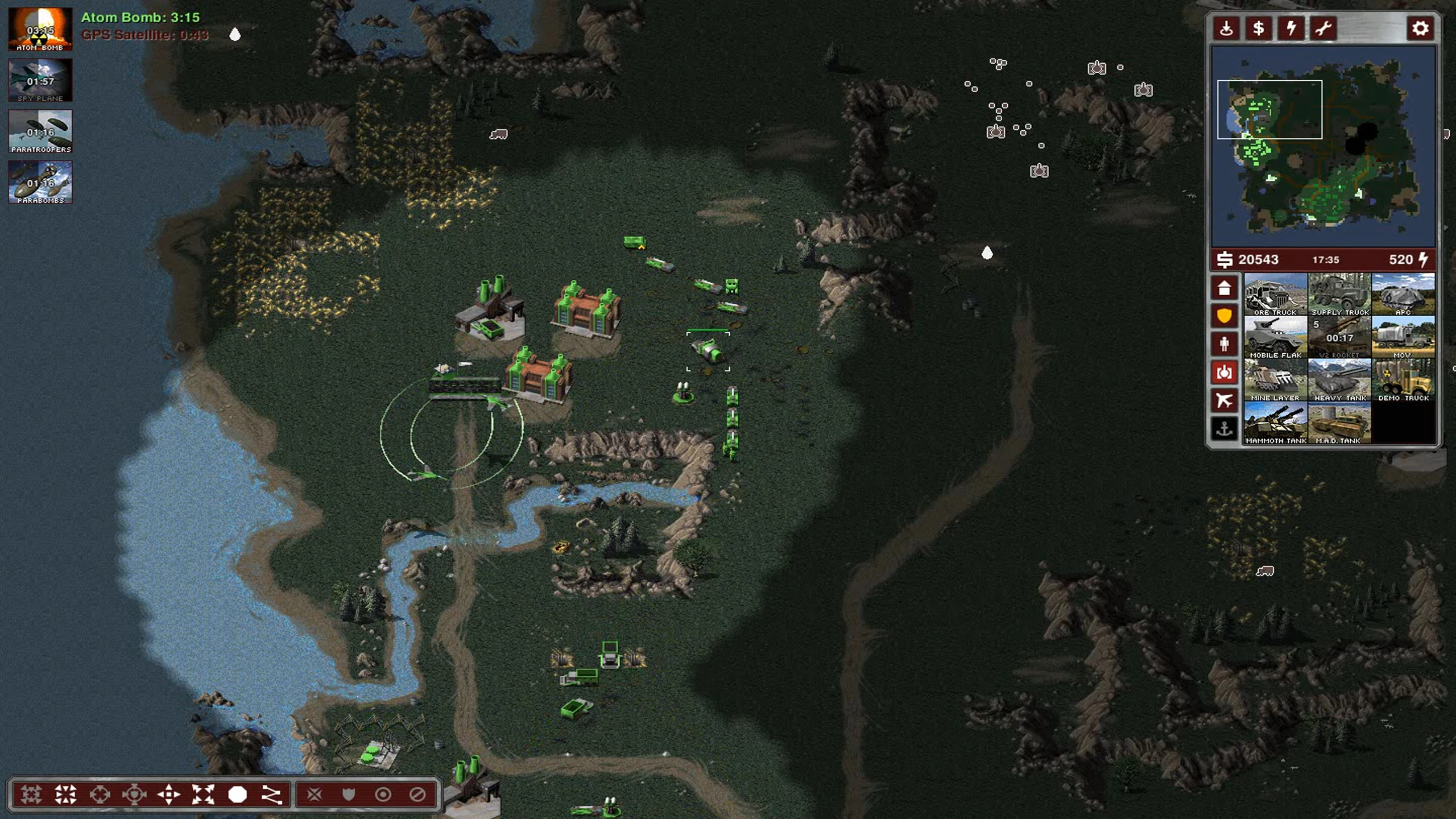The width and height of the screenshot is (1456, 819).
Task: Select the defense shield production tab
Action: tap(1224, 316)
